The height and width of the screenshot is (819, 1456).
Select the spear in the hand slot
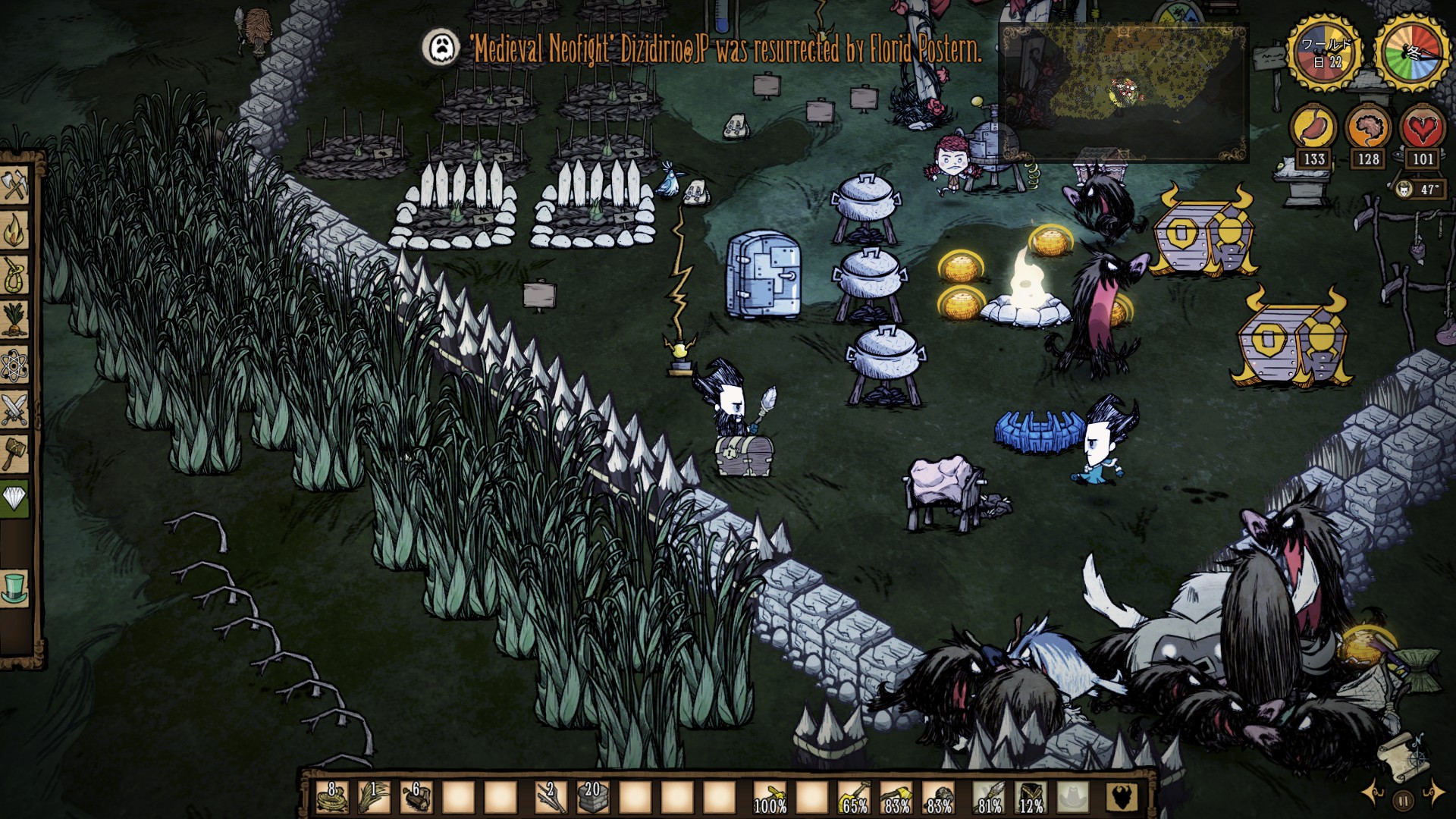(991, 797)
